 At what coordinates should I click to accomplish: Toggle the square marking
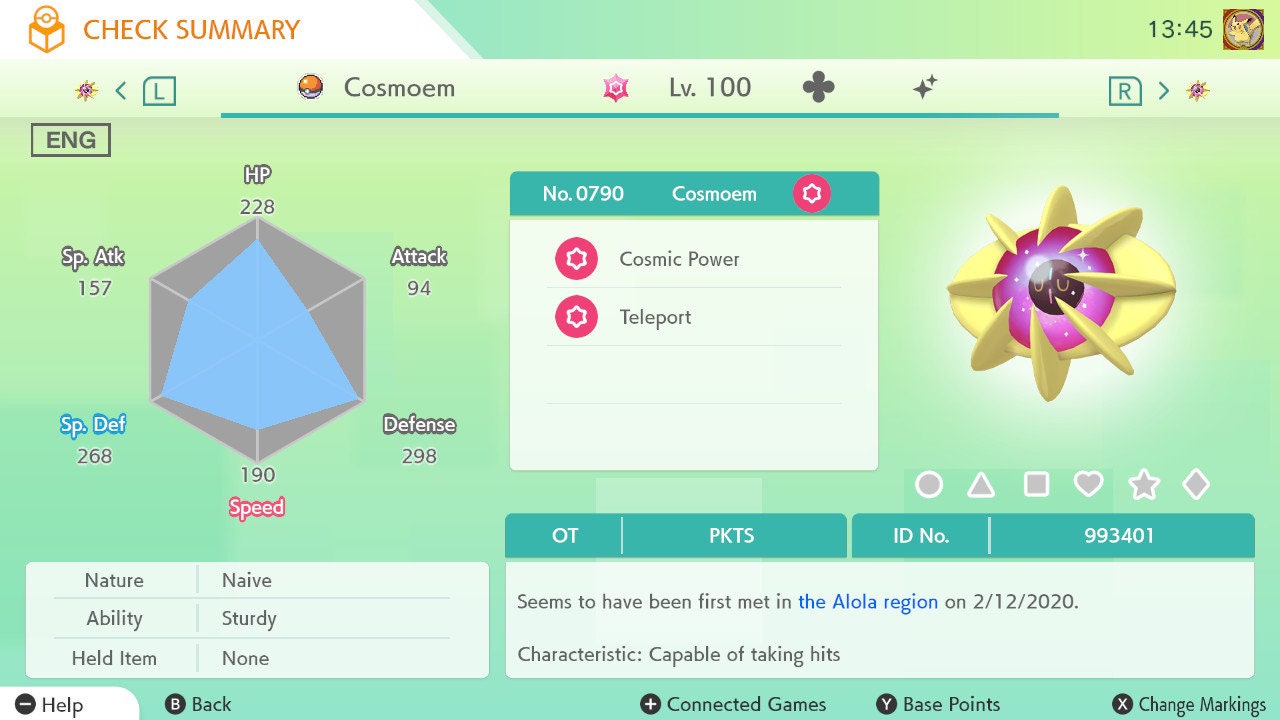(1036, 485)
